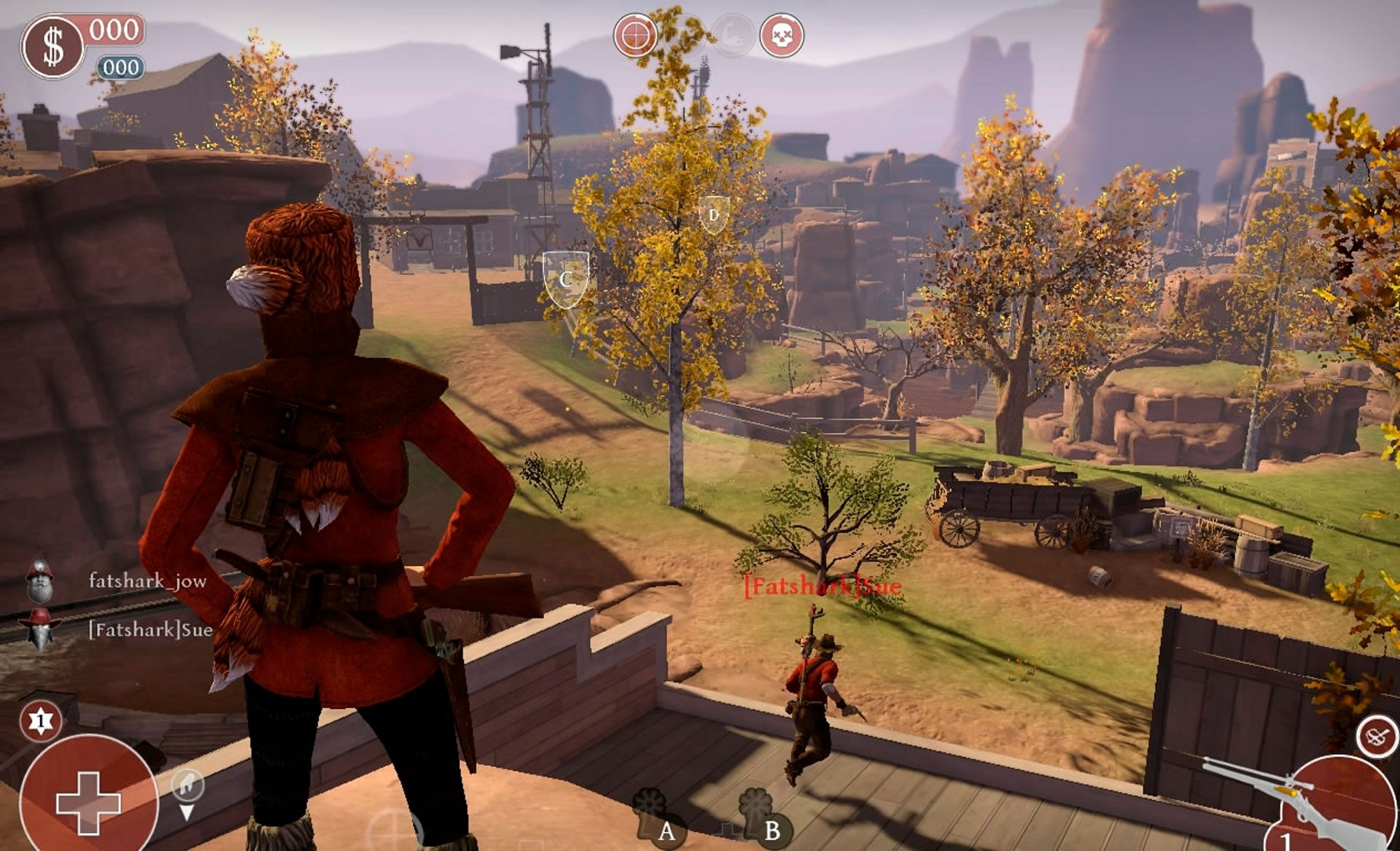The image size is (1400, 851).
Task: Select player fatshark_jow in the list
Action: click(147, 581)
